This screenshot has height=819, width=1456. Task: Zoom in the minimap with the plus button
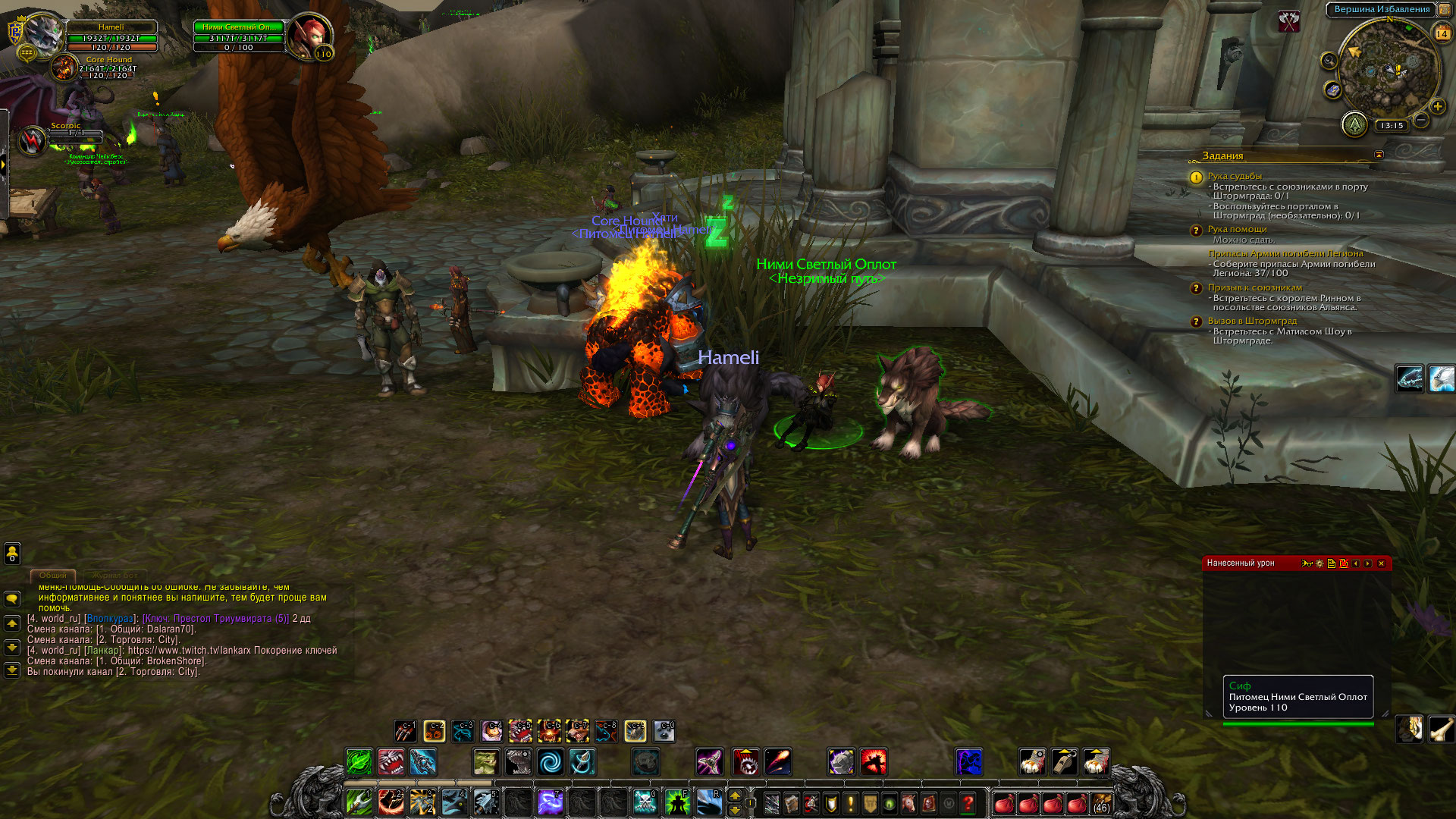point(1437,107)
